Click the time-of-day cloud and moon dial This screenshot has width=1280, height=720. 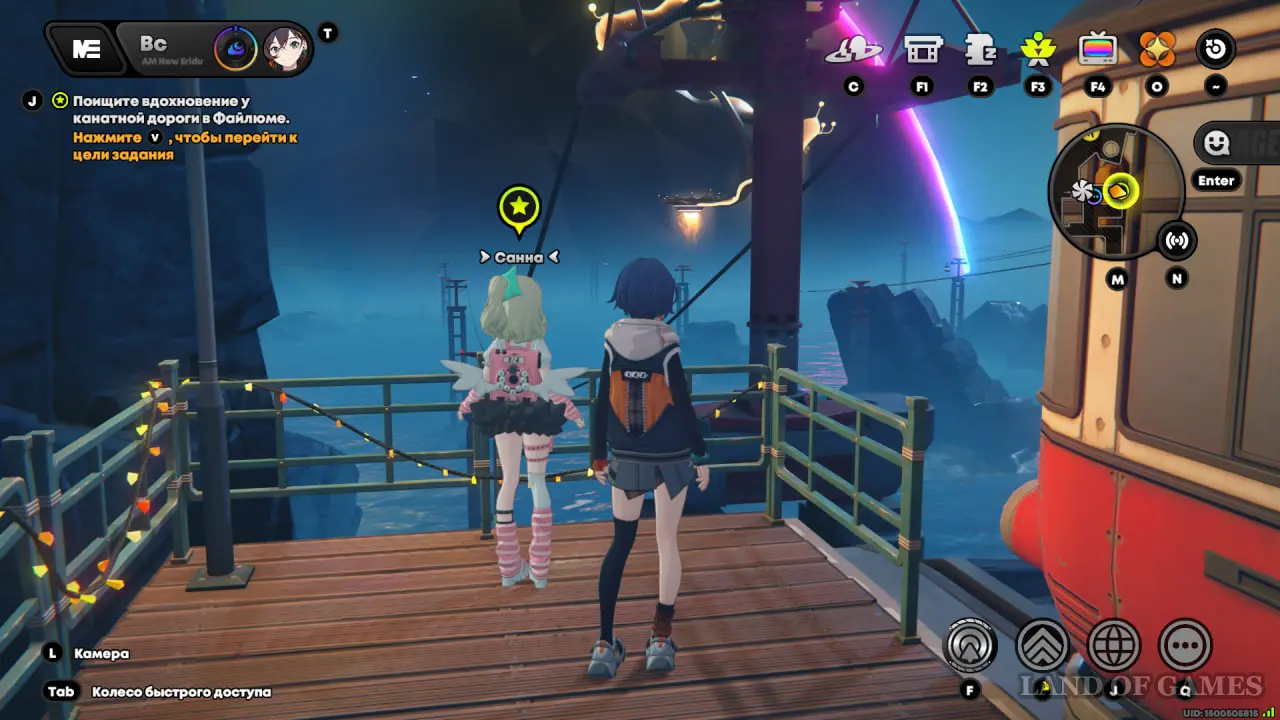click(237, 48)
